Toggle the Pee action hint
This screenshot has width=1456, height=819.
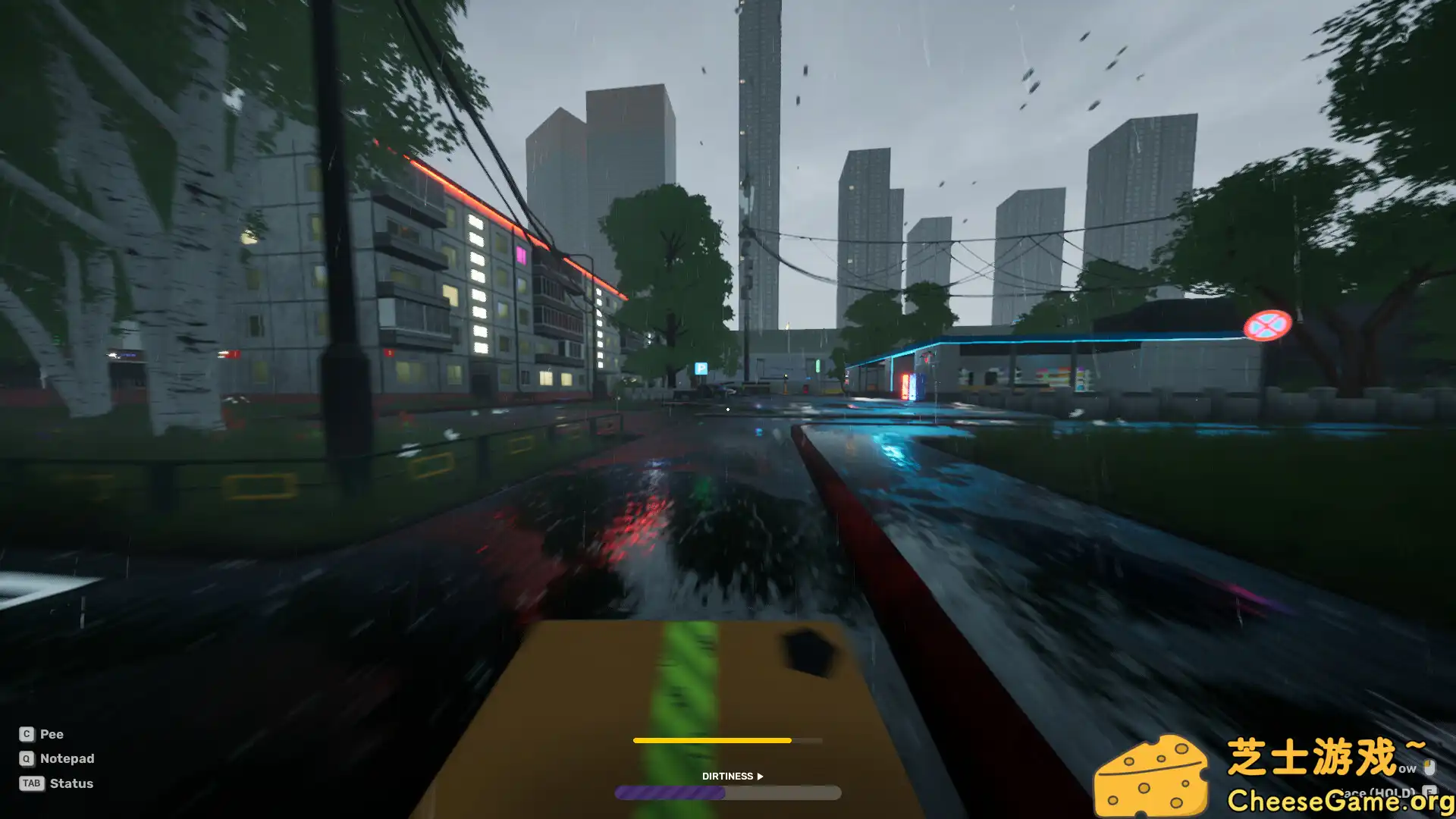click(x=52, y=734)
